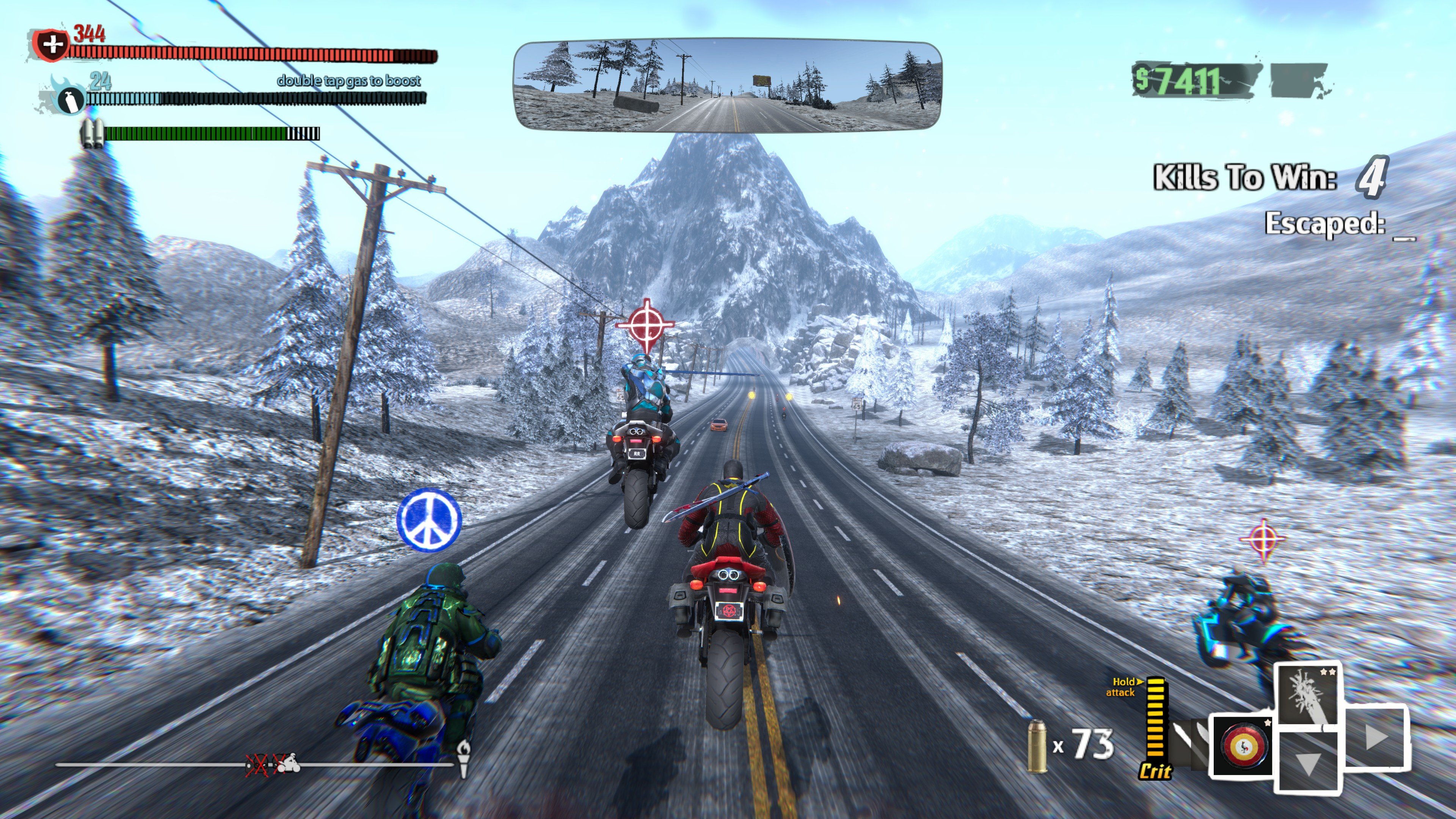Click the torch finish icon on progress track
The height and width of the screenshot is (819, 1456).
[x=463, y=758]
